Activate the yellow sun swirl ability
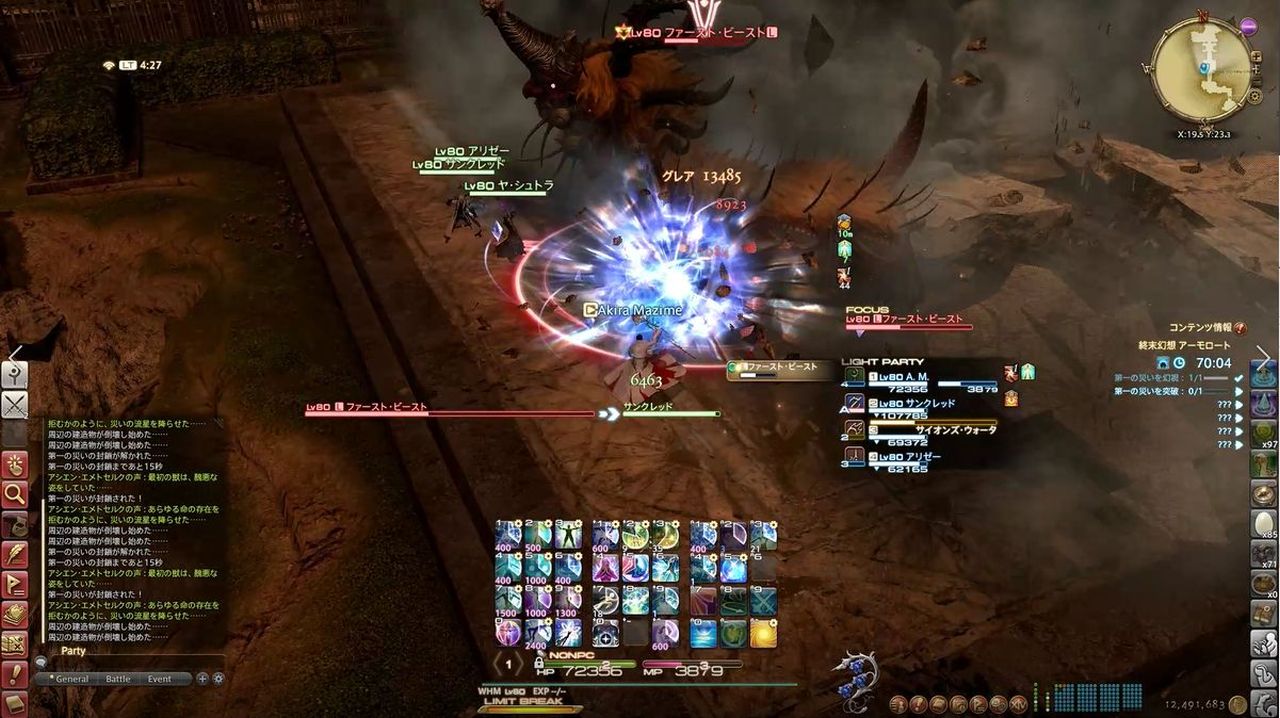 [x=764, y=632]
